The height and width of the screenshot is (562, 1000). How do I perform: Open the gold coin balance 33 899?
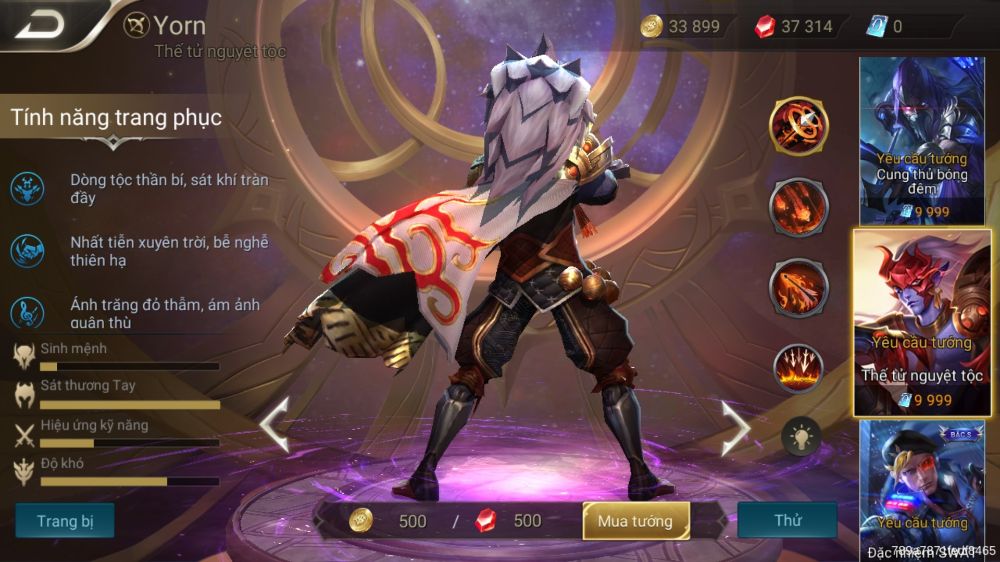(681, 26)
